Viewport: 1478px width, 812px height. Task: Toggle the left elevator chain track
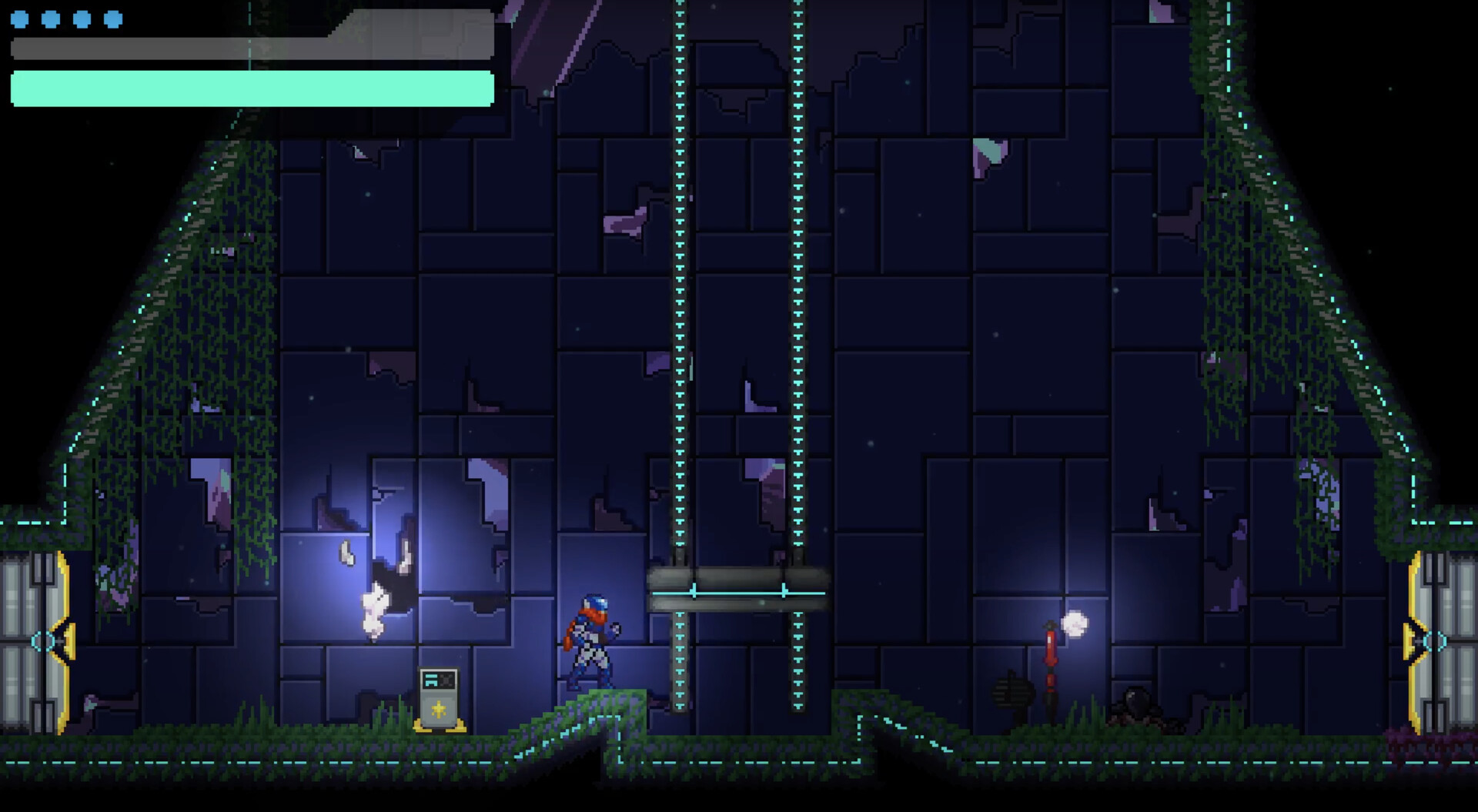(x=680, y=308)
